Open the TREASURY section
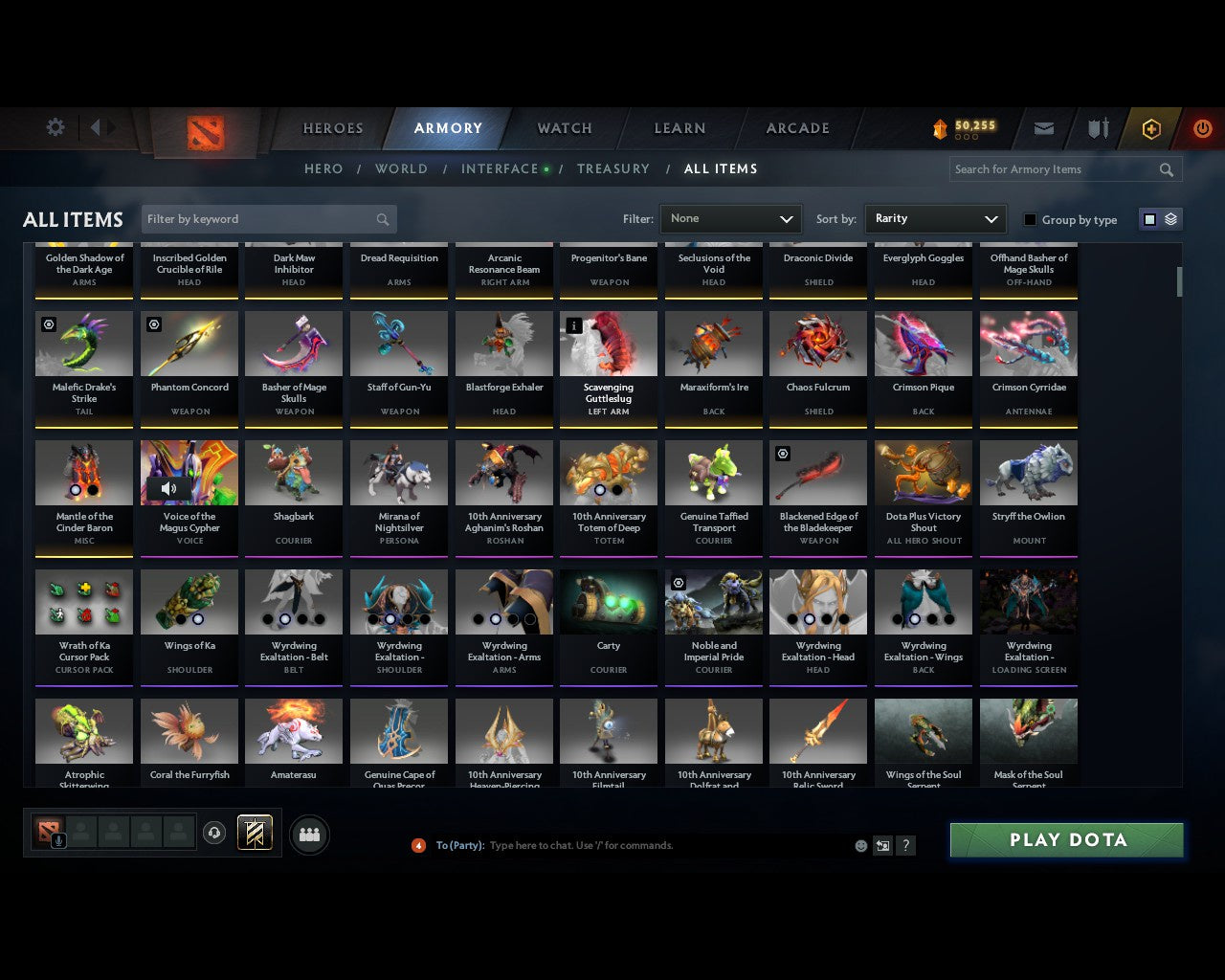 pyautogui.click(x=613, y=168)
